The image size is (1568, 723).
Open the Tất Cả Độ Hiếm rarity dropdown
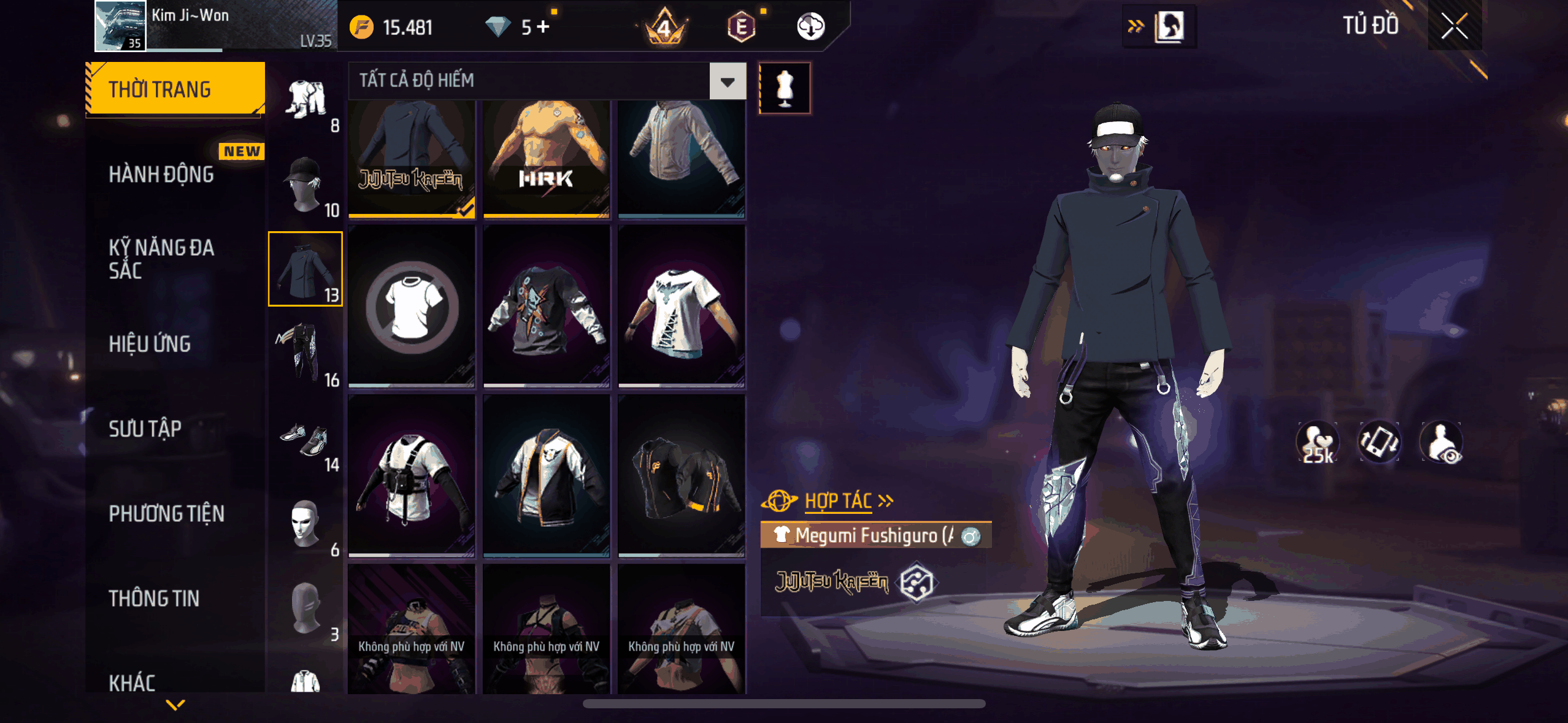click(x=728, y=81)
